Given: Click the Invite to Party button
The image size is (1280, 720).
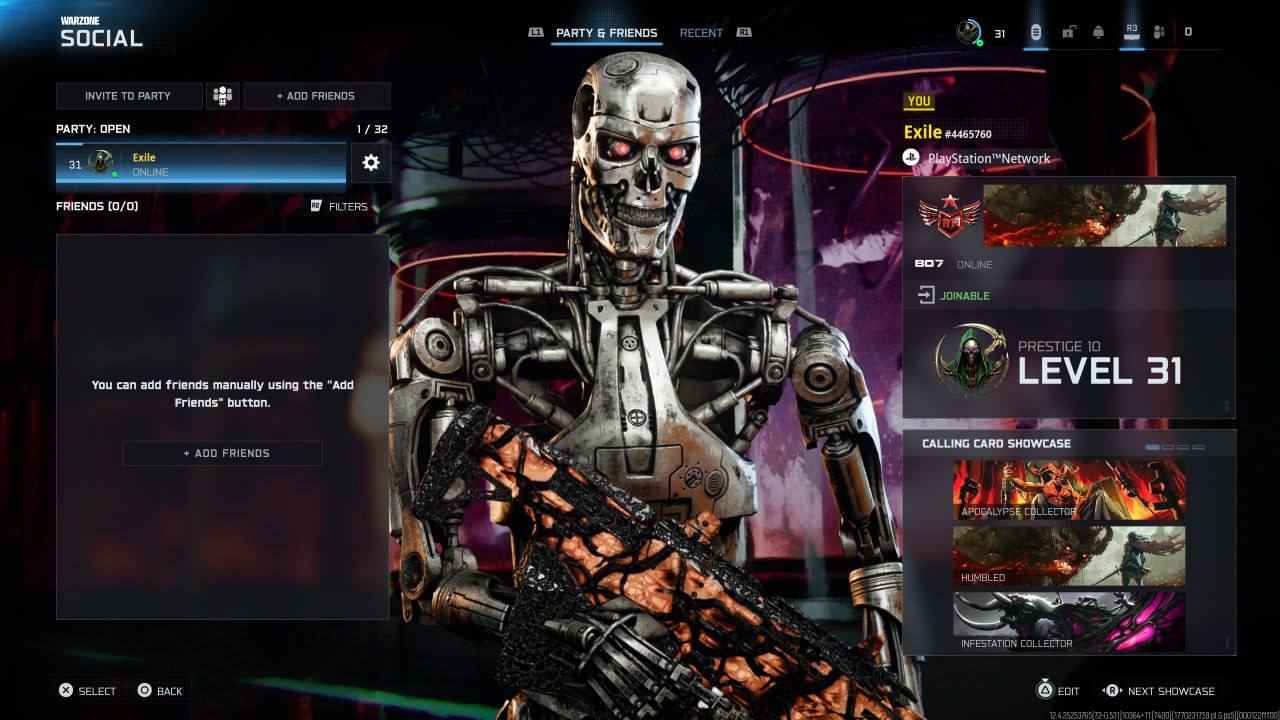Looking at the screenshot, I should click(129, 96).
